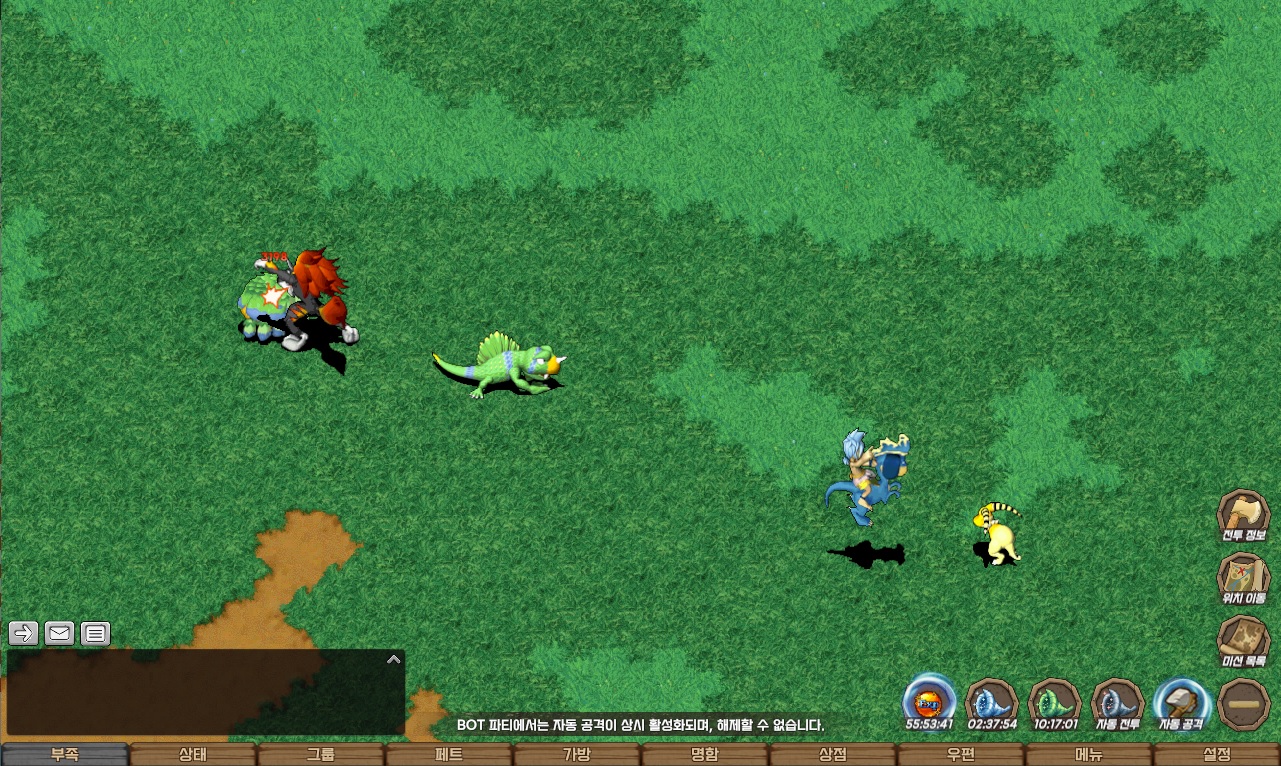Expand chat box with the up caret
The image size is (1281, 766).
click(393, 659)
